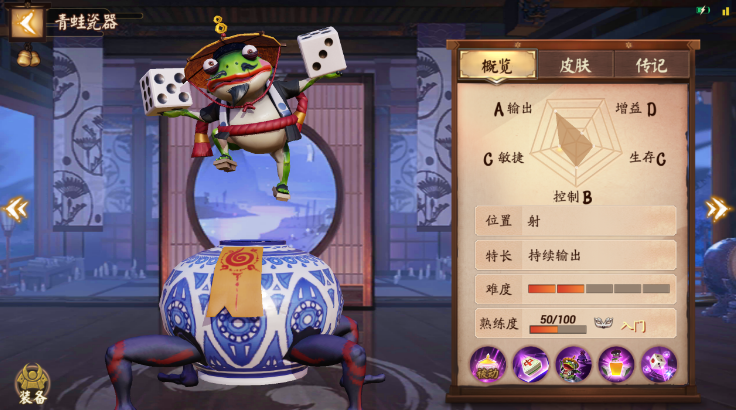Open the 传记 biography tab
Viewport: 736px width, 410px height.
click(653, 66)
